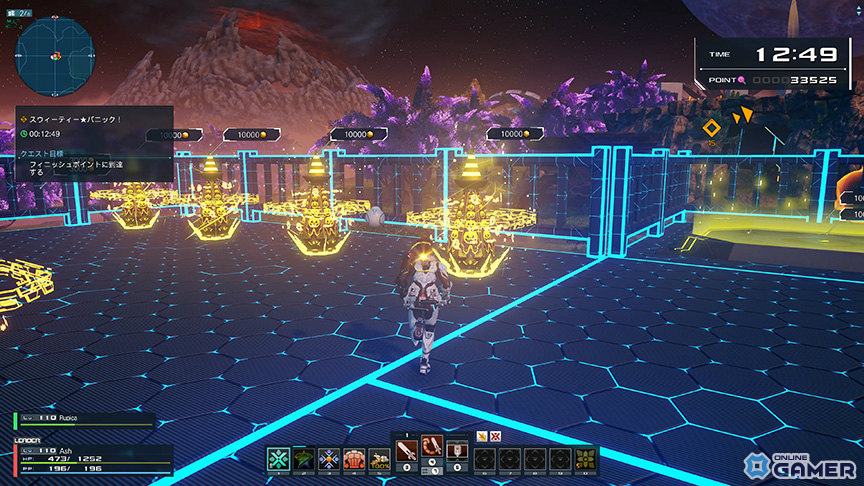Activate the yellow flower emblem slot
This screenshot has height=486, width=864.
(585, 459)
